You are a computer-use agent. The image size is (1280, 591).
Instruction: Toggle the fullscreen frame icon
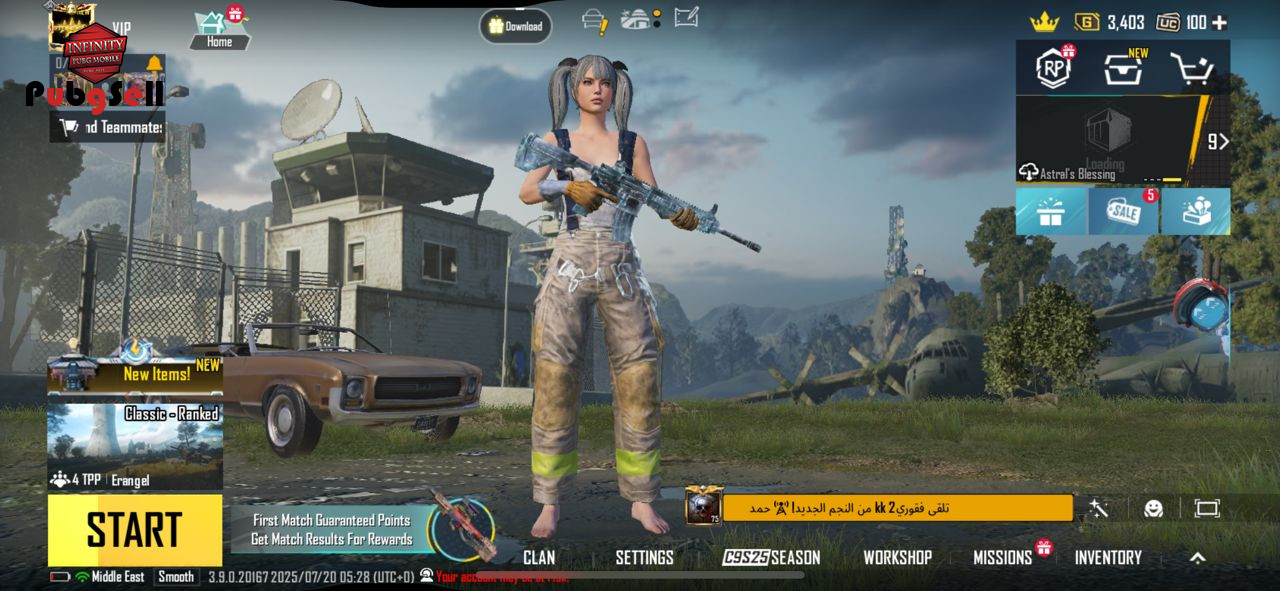[x=1207, y=509]
